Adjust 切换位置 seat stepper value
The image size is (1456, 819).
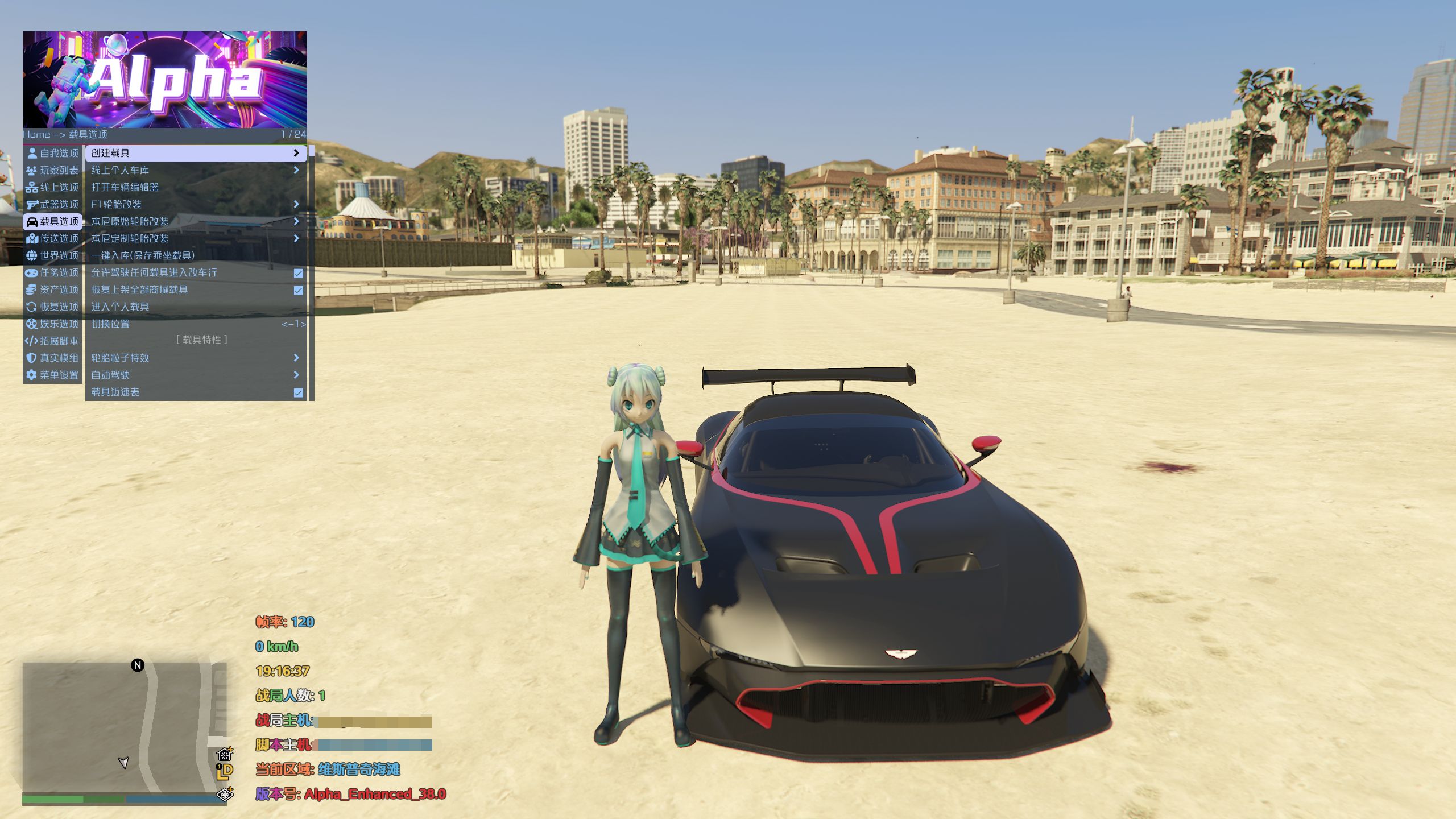coord(293,324)
